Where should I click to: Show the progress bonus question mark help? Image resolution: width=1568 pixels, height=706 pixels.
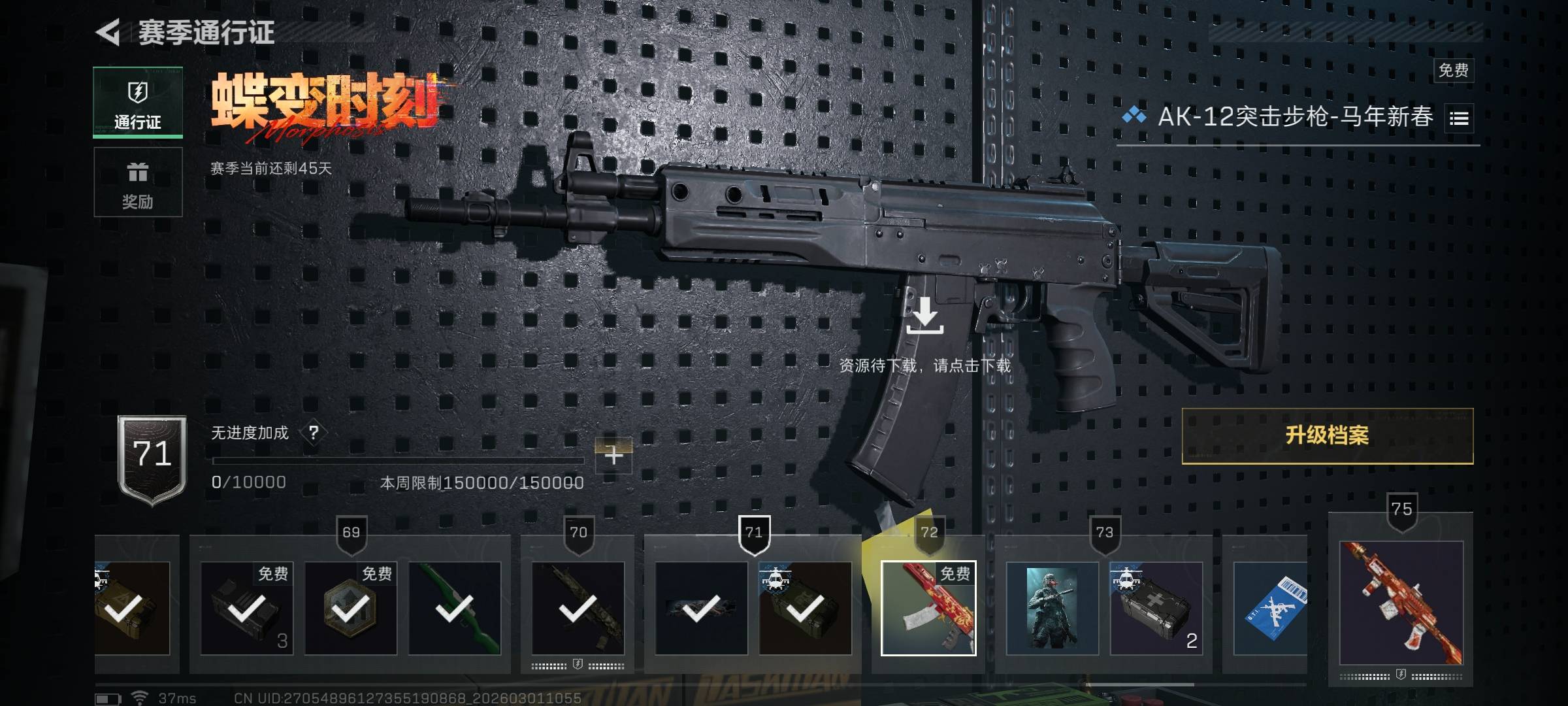coord(314,433)
